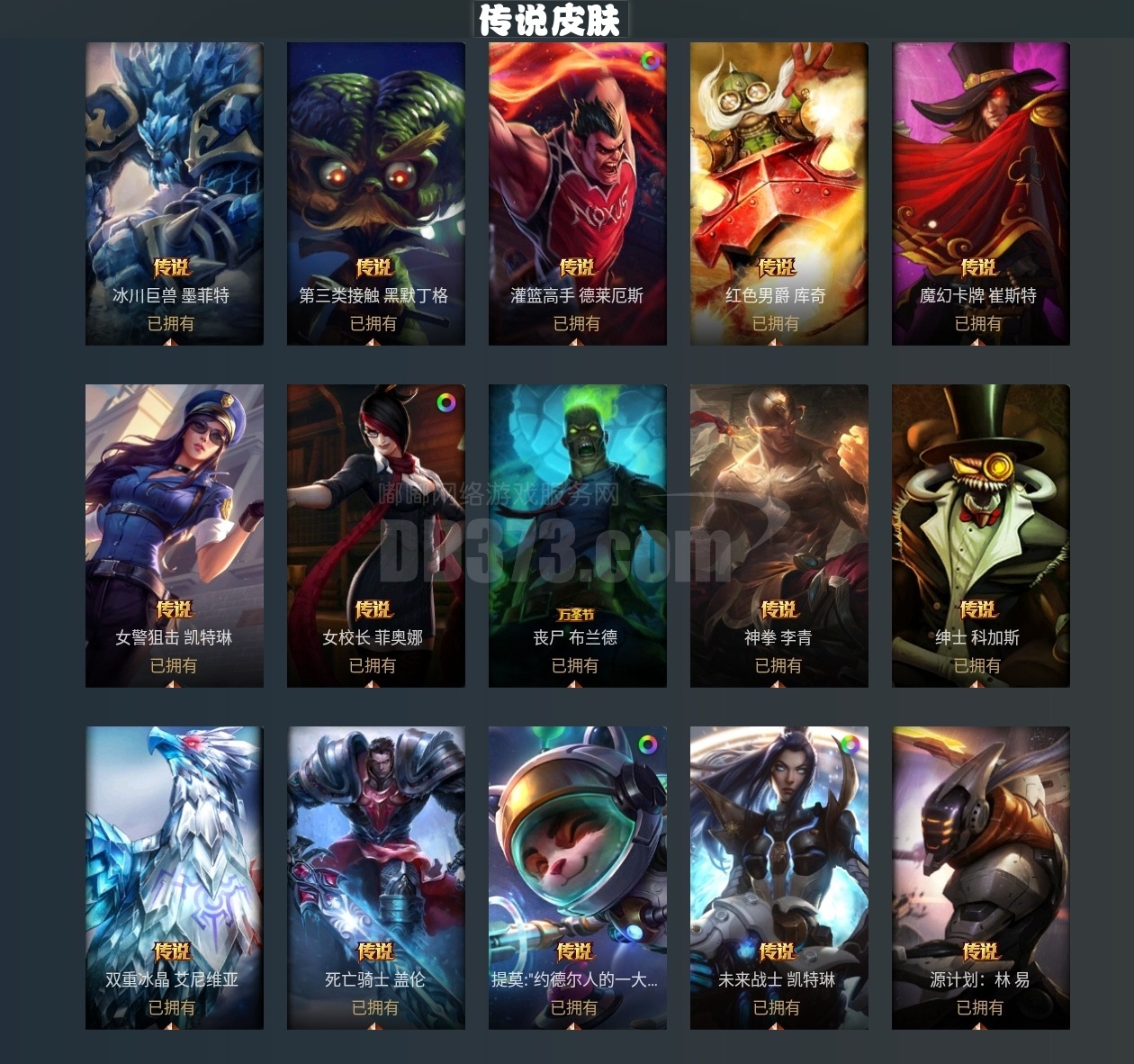Choose the 未来战士 凯特琳 skin card
Viewport: 1134px width, 1064px height.
[x=778, y=878]
